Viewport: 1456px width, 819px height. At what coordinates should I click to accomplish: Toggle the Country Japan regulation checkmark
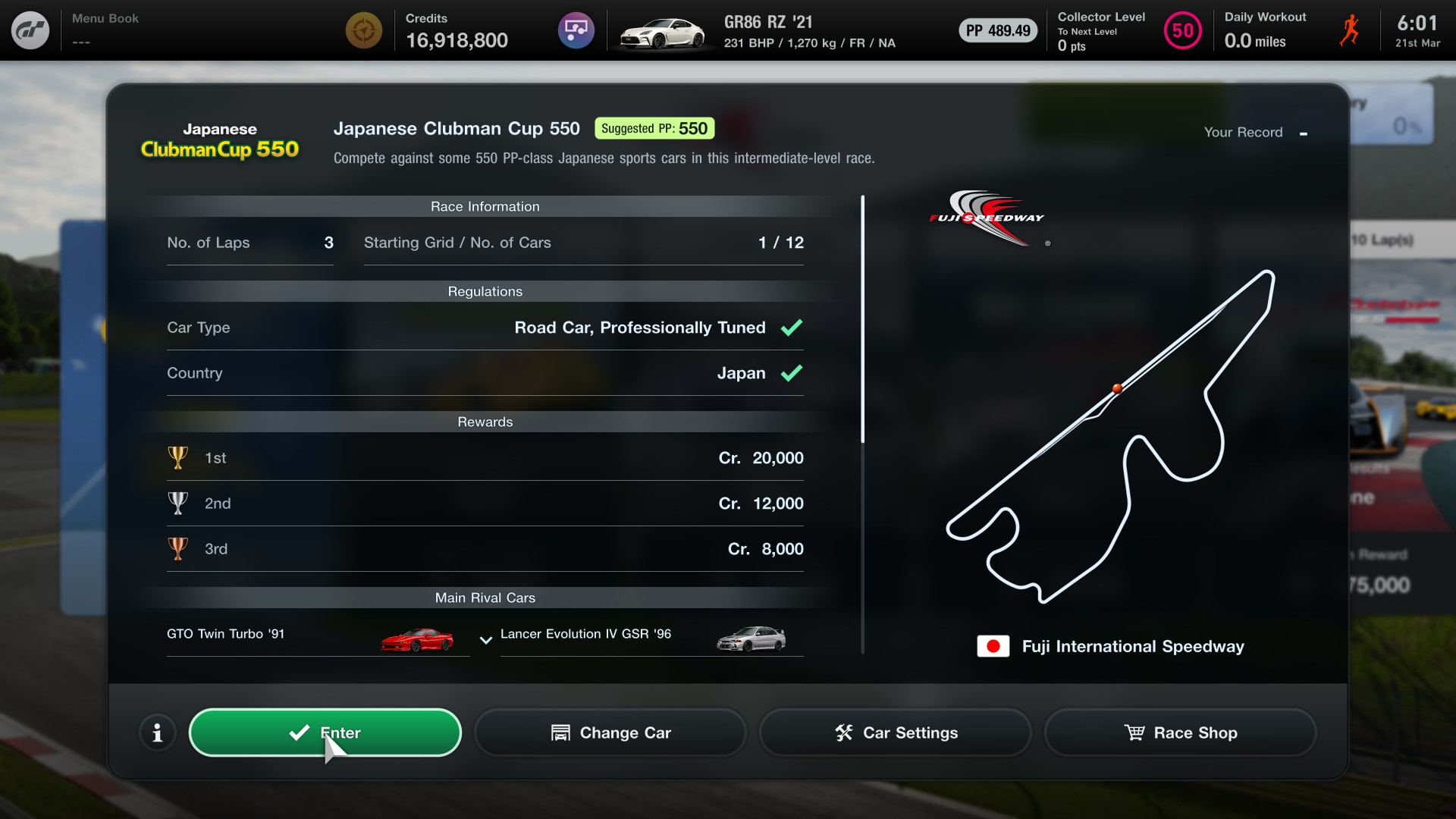[792, 373]
